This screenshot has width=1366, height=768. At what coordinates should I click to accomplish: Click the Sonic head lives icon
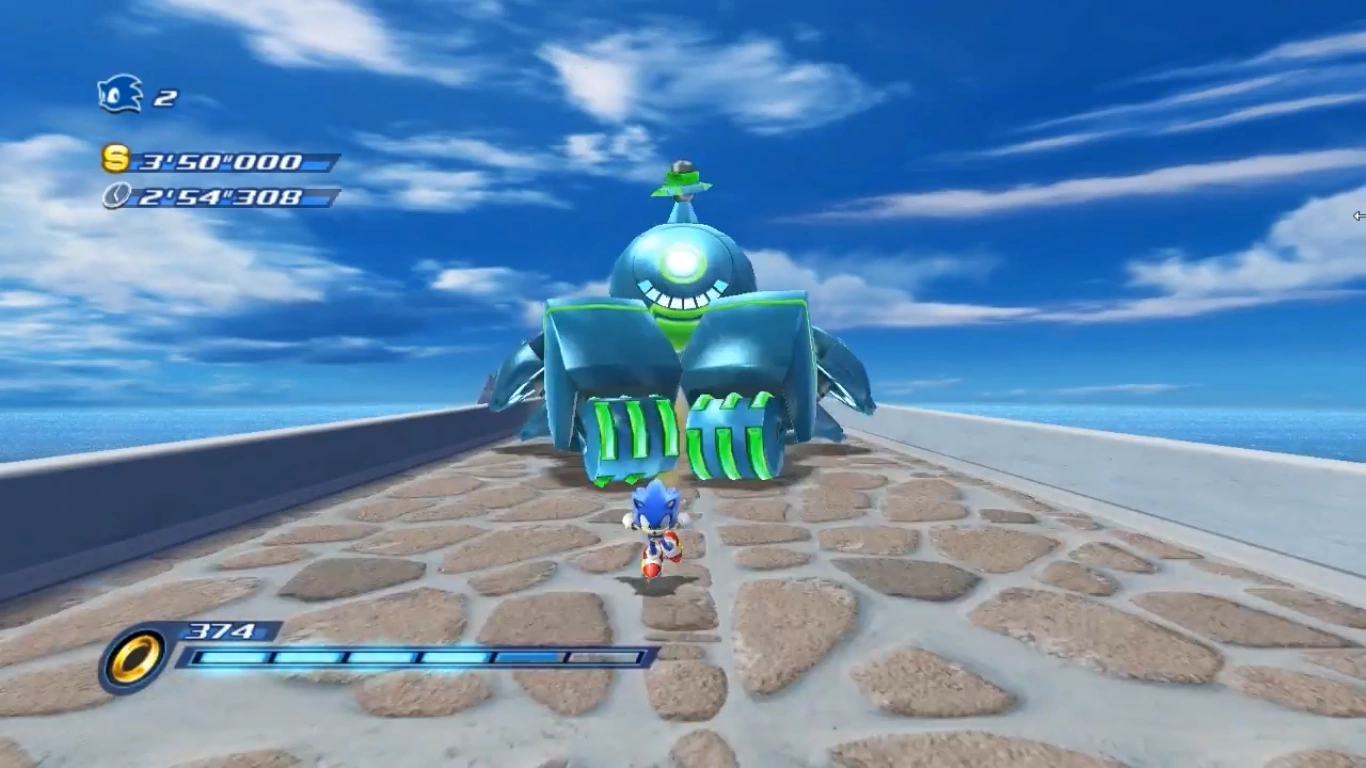click(x=120, y=94)
